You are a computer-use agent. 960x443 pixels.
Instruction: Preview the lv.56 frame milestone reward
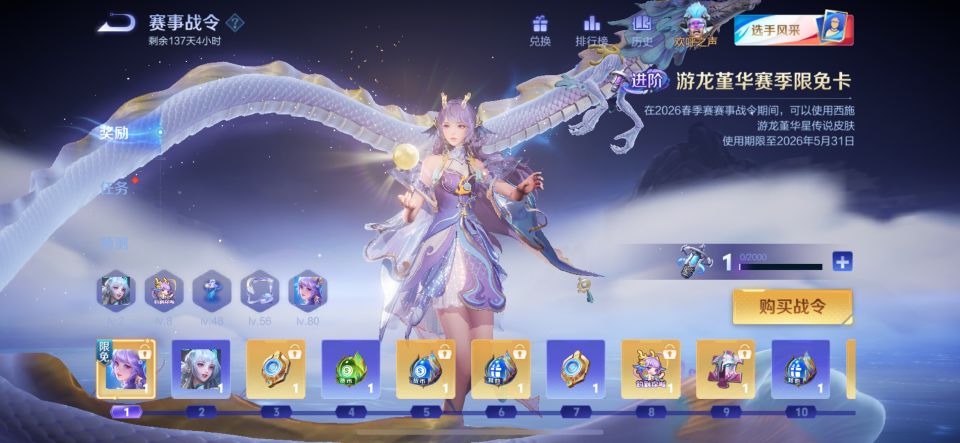tap(260, 291)
